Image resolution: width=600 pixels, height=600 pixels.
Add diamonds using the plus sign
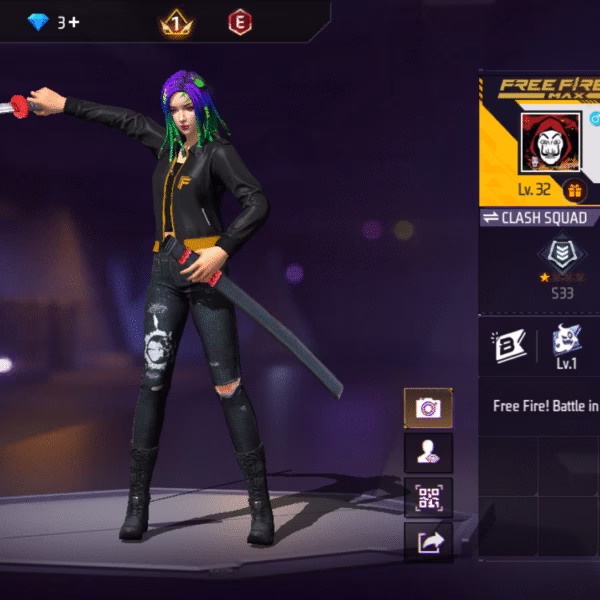tap(73, 22)
